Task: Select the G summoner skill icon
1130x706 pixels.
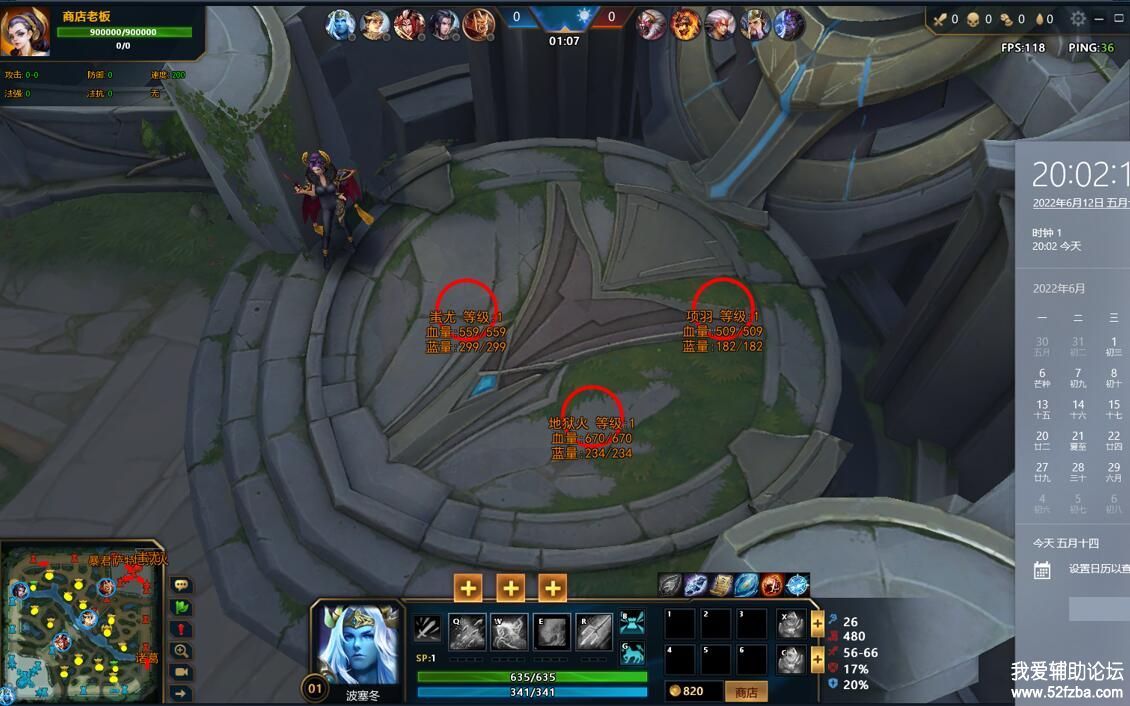Action: click(632, 653)
